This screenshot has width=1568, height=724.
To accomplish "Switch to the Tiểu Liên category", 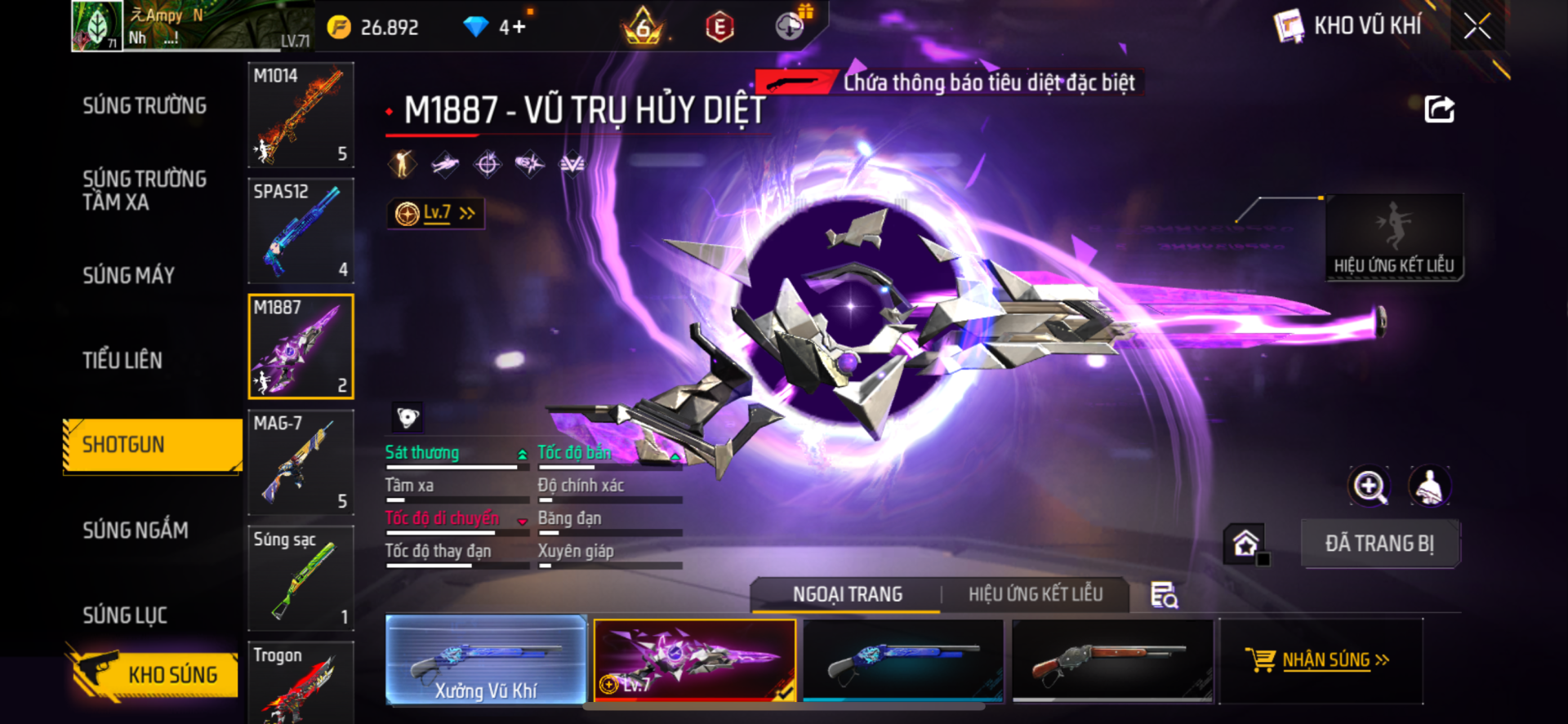I will 122,360.
